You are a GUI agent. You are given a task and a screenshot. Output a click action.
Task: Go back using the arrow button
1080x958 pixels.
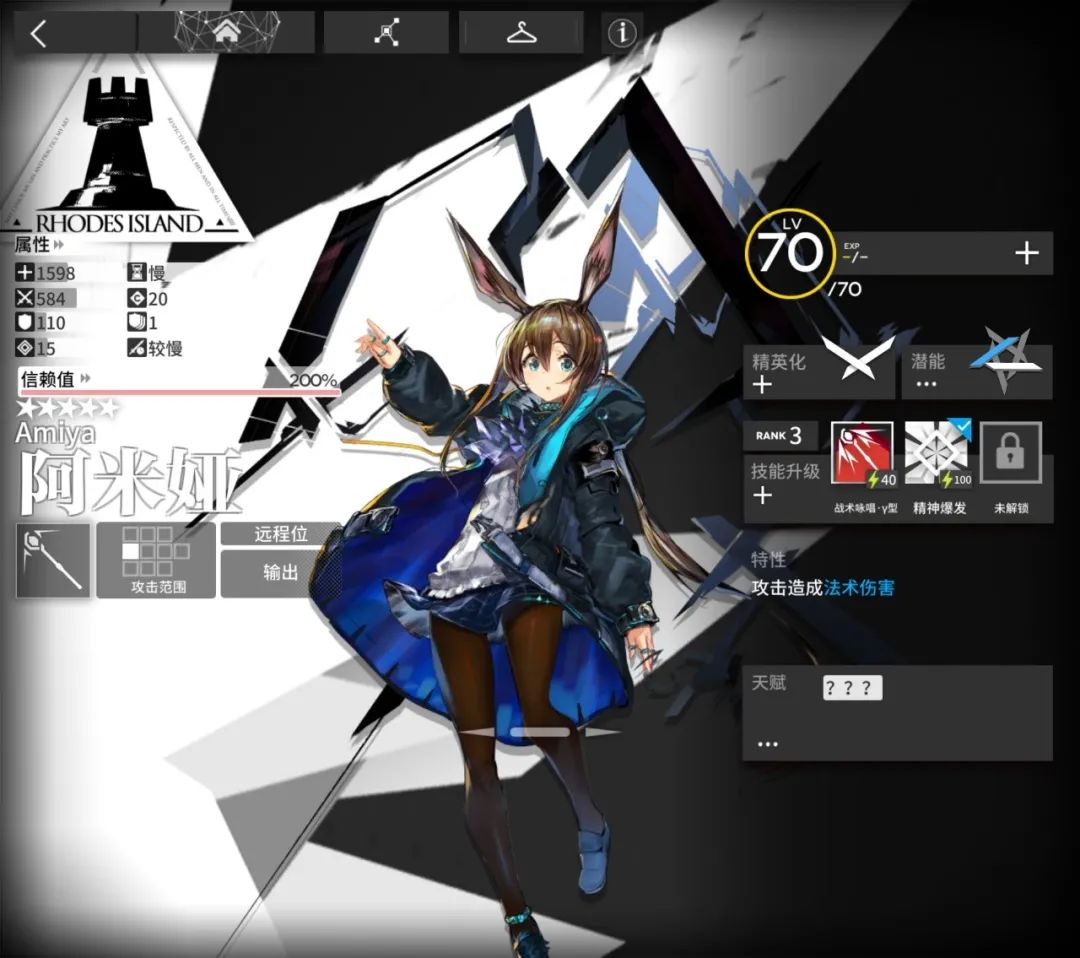(x=38, y=33)
